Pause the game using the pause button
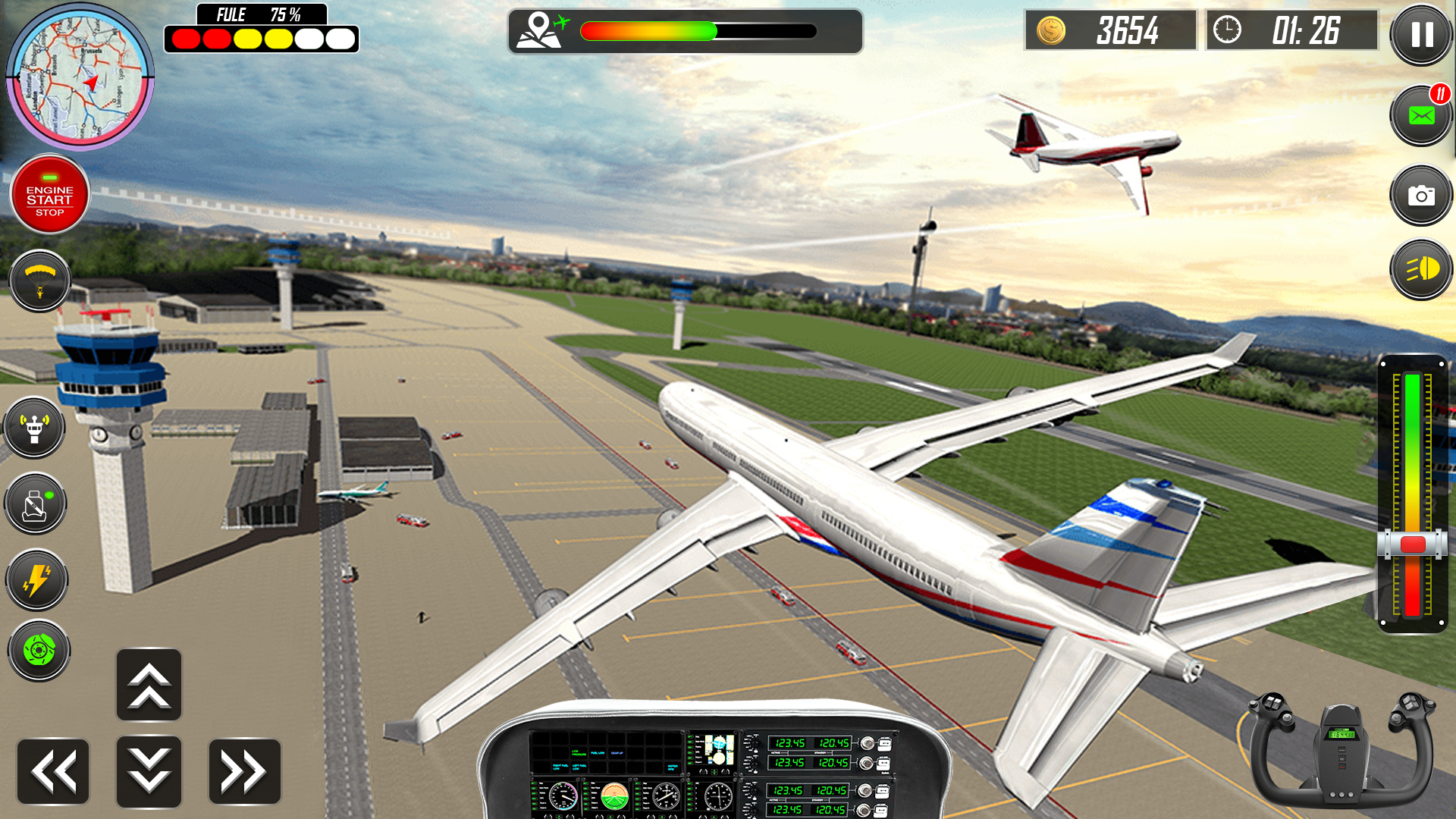This screenshot has height=819, width=1456. tap(1420, 36)
